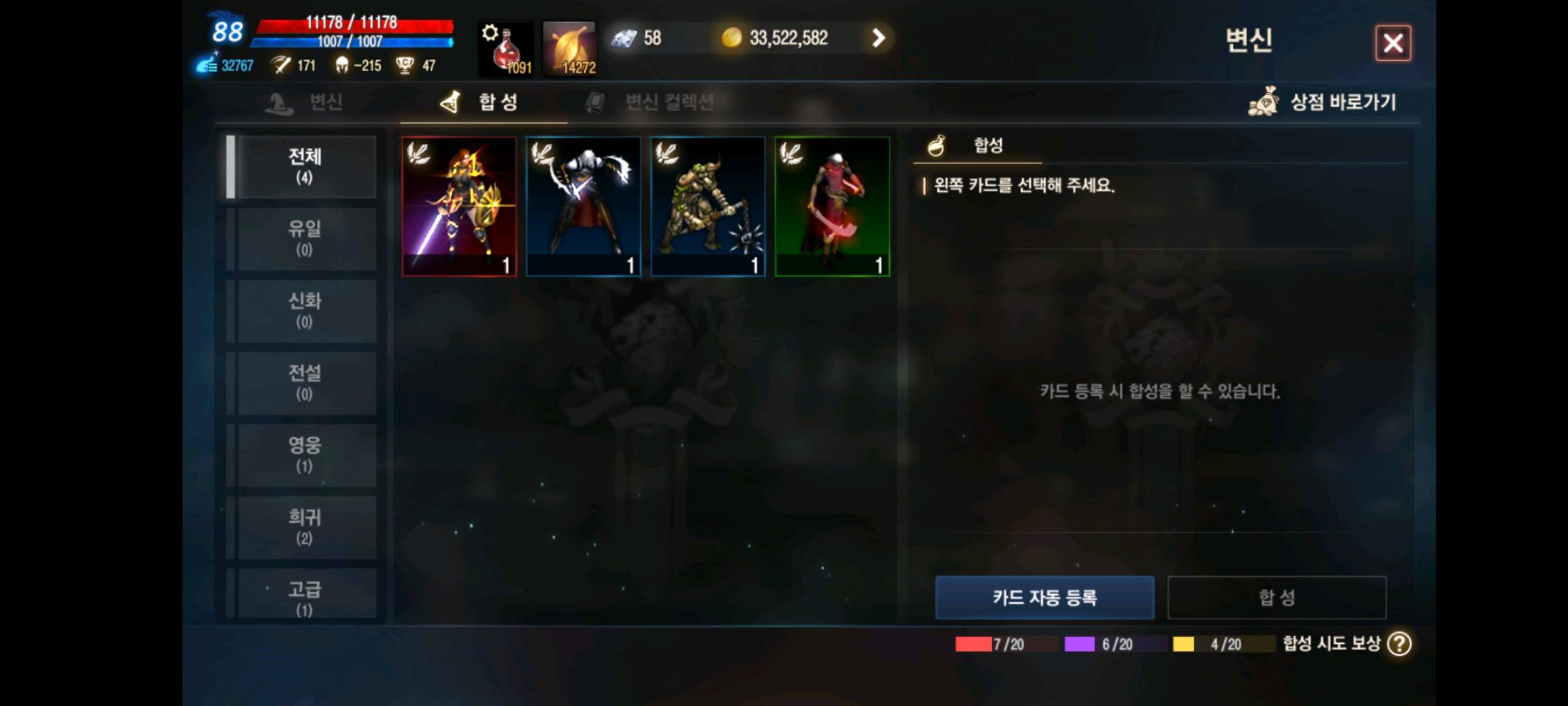Click the diamond currency icon showing 58
This screenshot has width=1568, height=706.
(625, 37)
